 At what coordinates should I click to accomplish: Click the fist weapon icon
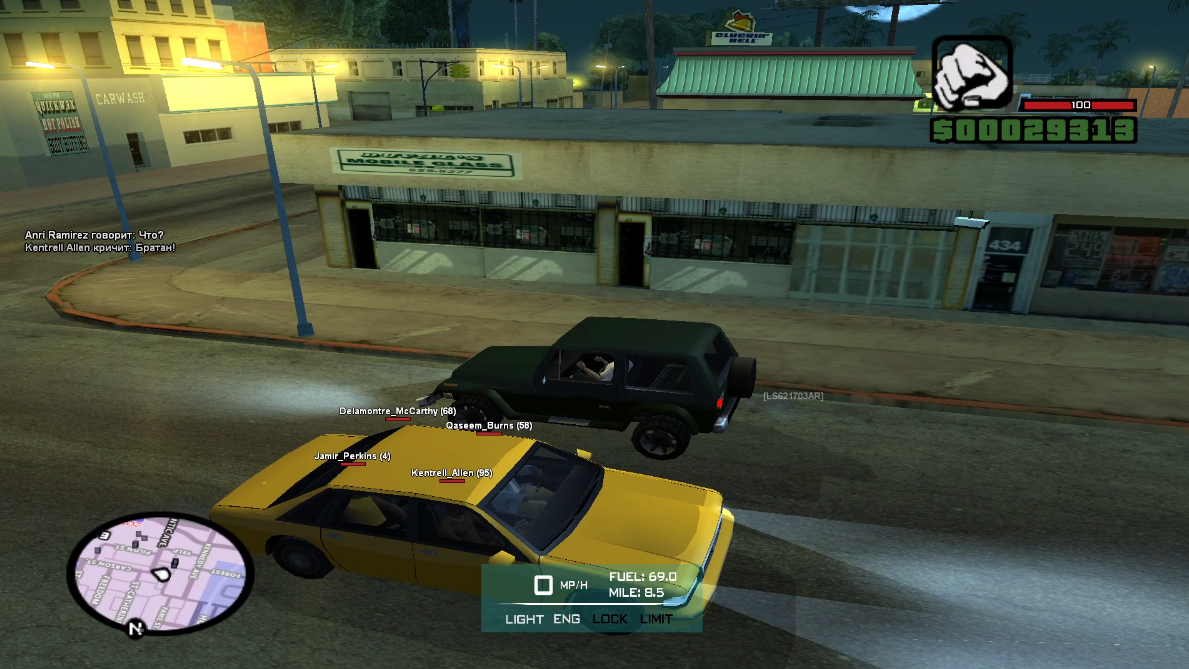[x=972, y=73]
